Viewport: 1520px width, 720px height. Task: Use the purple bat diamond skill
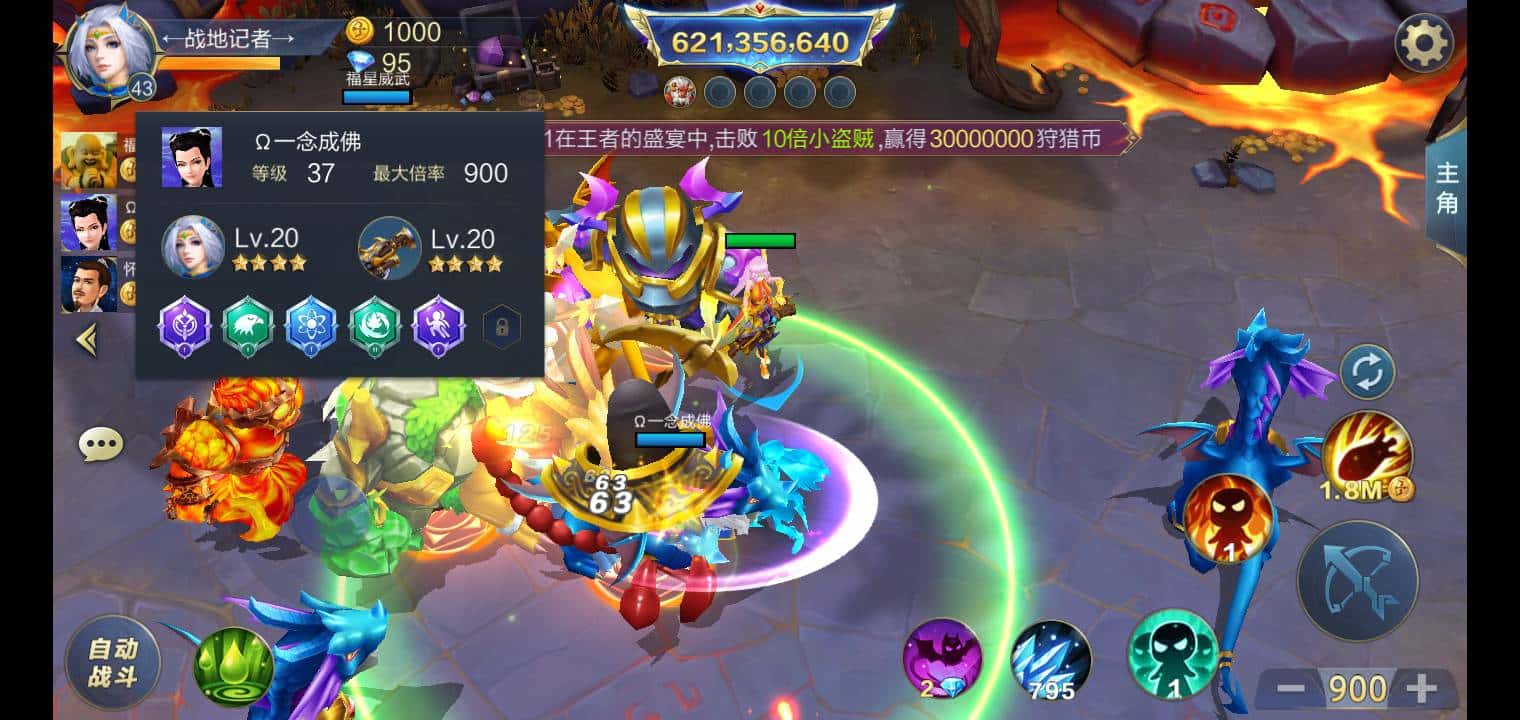[x=944, y=657]
